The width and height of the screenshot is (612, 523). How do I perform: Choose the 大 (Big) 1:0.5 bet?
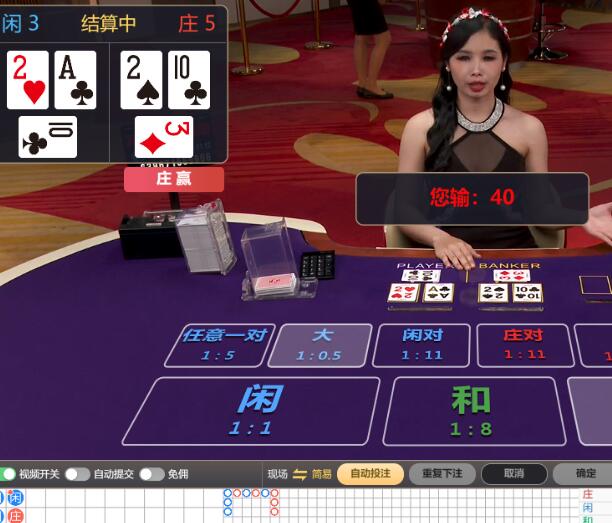(320, 344)
